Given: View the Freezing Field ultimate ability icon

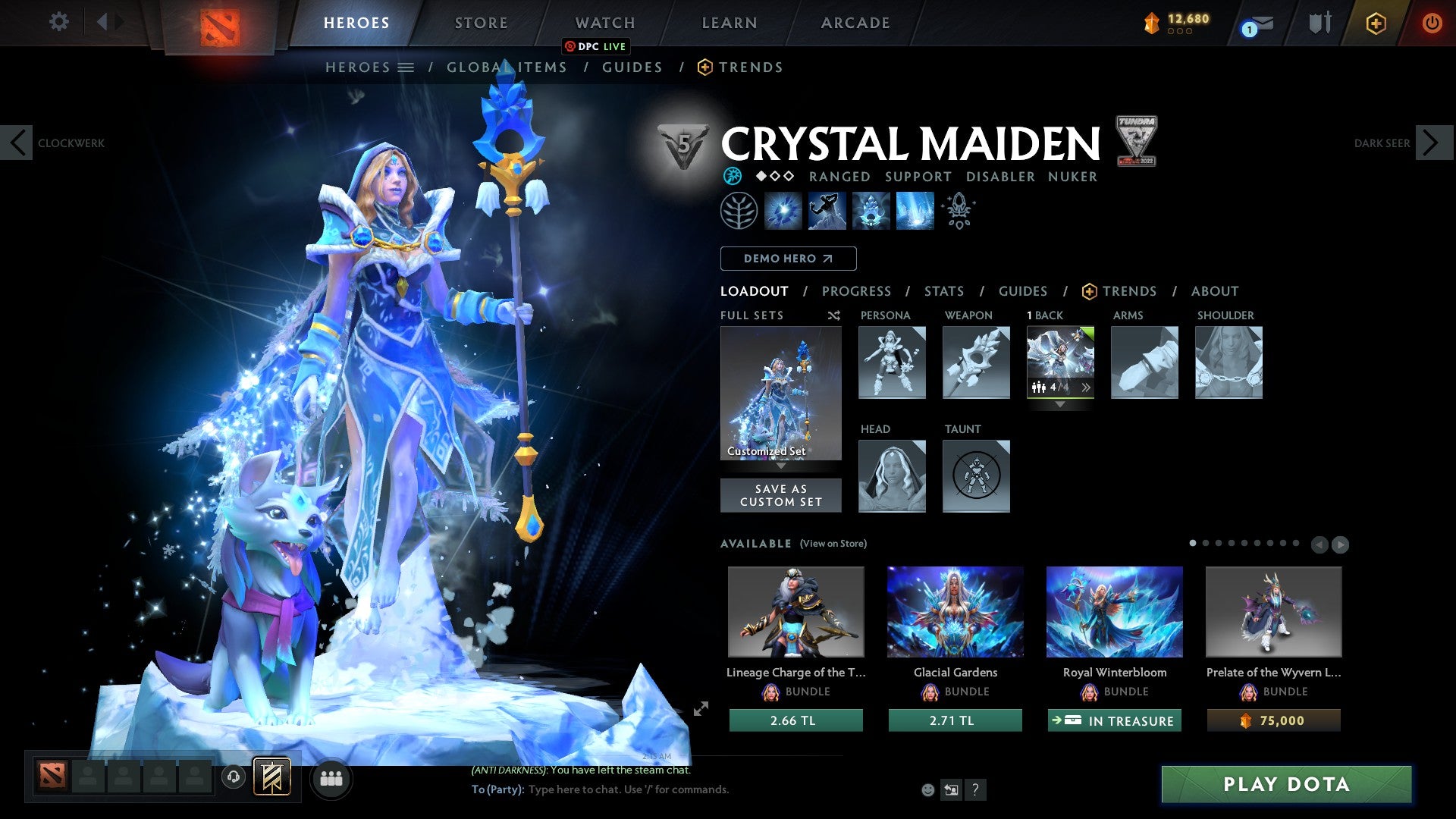Looking at the screenshot, I should pyautogui.click(x=914, y=211).
